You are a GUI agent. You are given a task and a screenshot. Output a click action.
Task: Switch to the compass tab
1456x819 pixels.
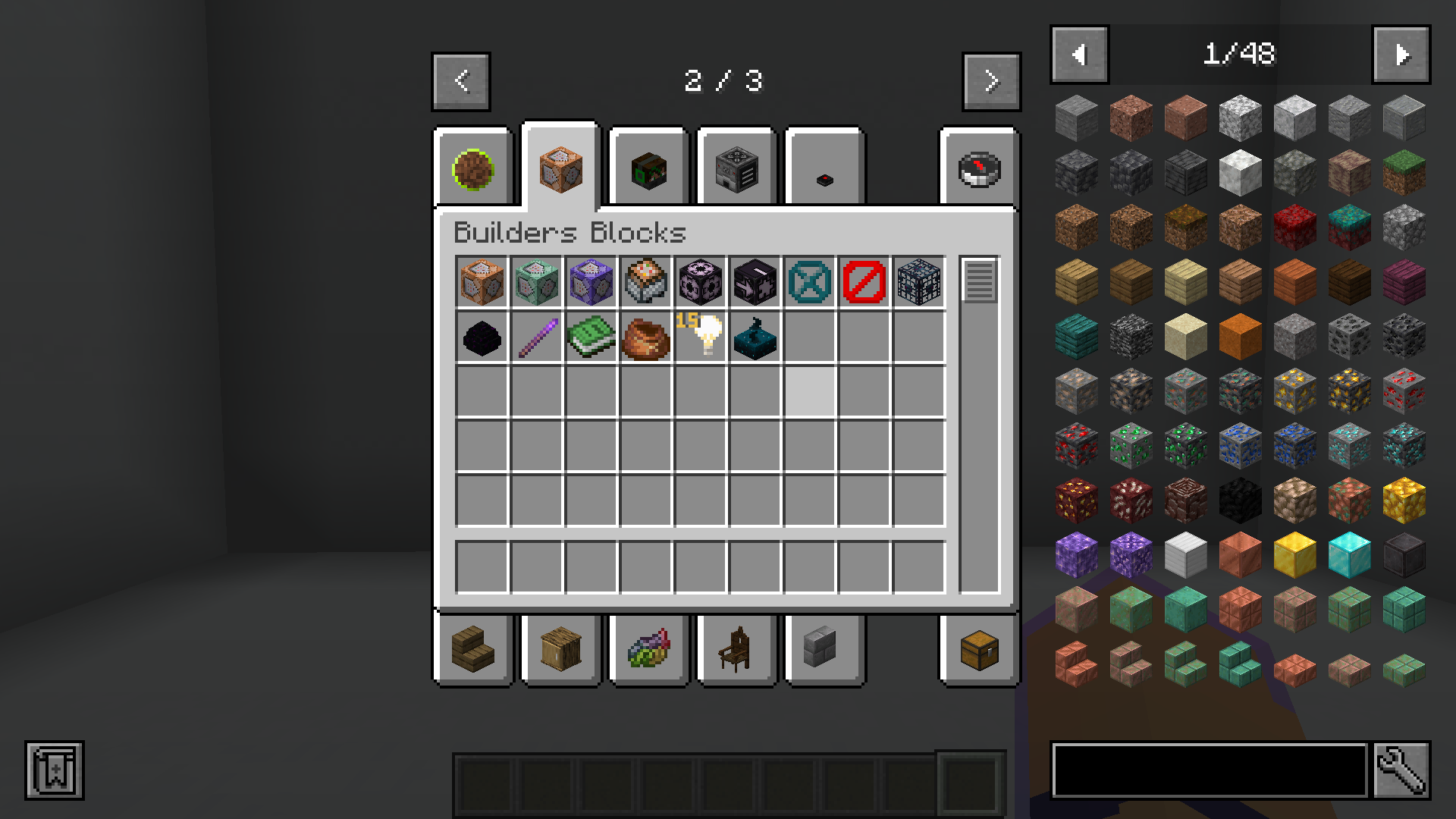coord(979,167)
